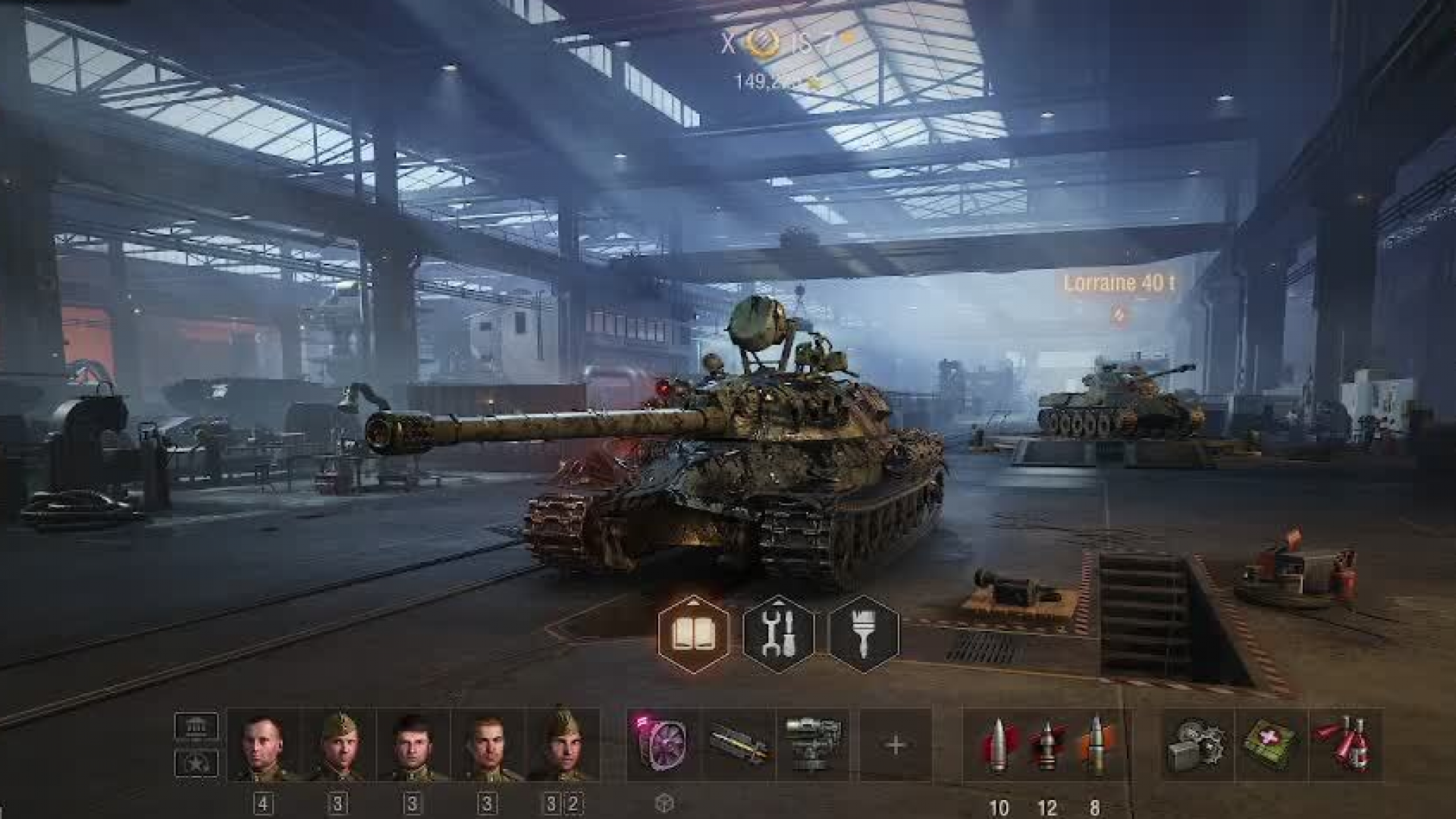Screen dimensions: 1456x819
Task: Select the shell type with 12 rounds
Action: tap(1047, 745)
